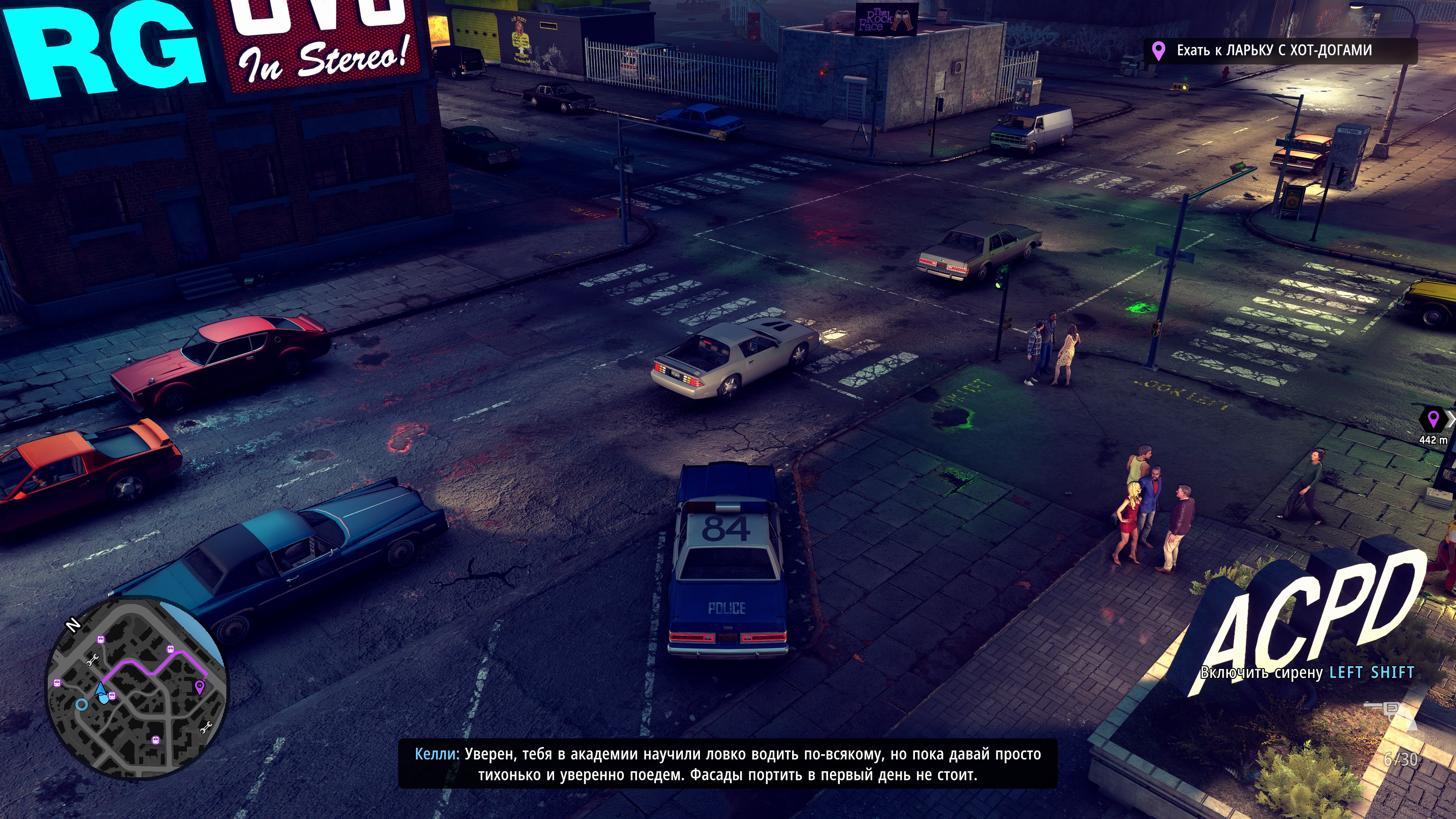Select the blue circle marker on the minimap
Screen dimensions: 1456x819
[82, 704]
